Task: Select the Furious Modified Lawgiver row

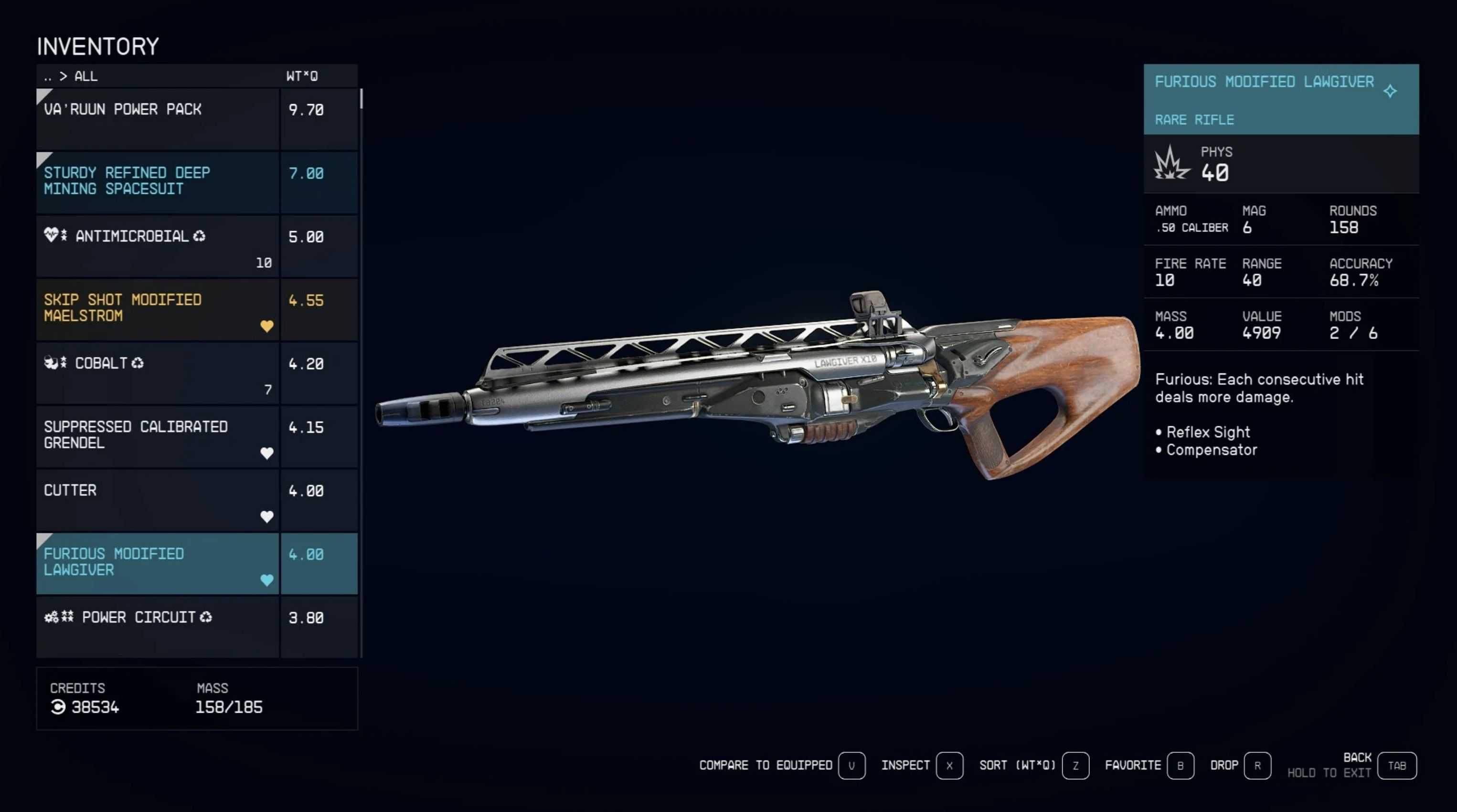Action: point(157,563)
